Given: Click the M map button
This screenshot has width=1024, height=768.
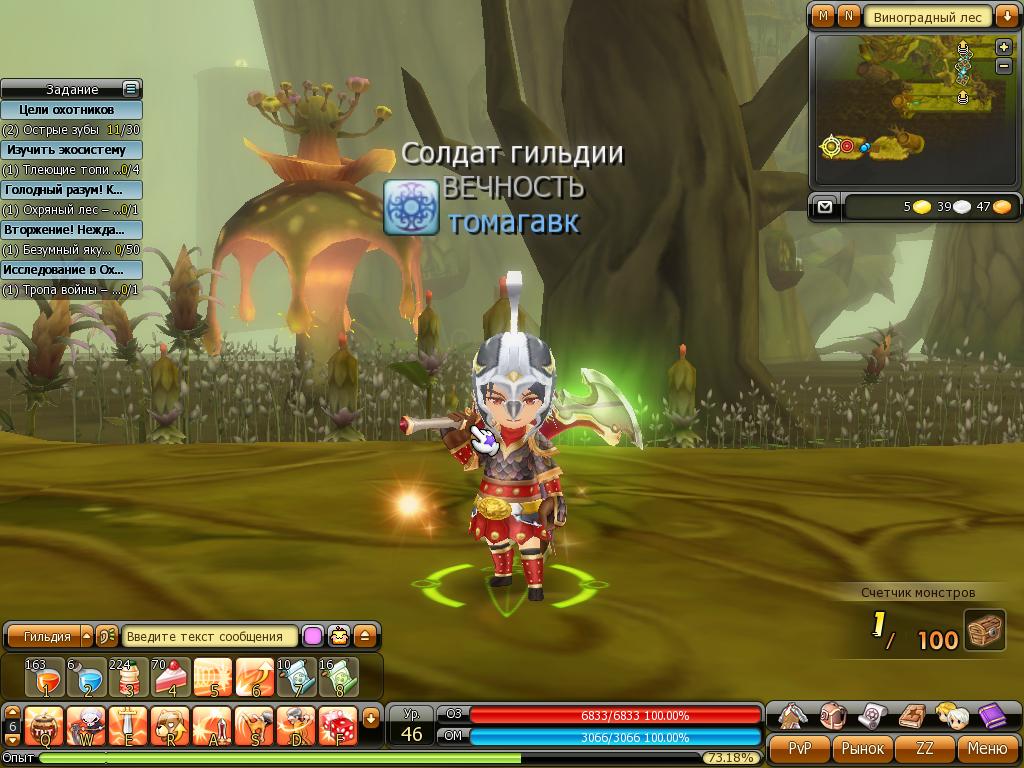Looking at the screenshot, I should point(823,16).
